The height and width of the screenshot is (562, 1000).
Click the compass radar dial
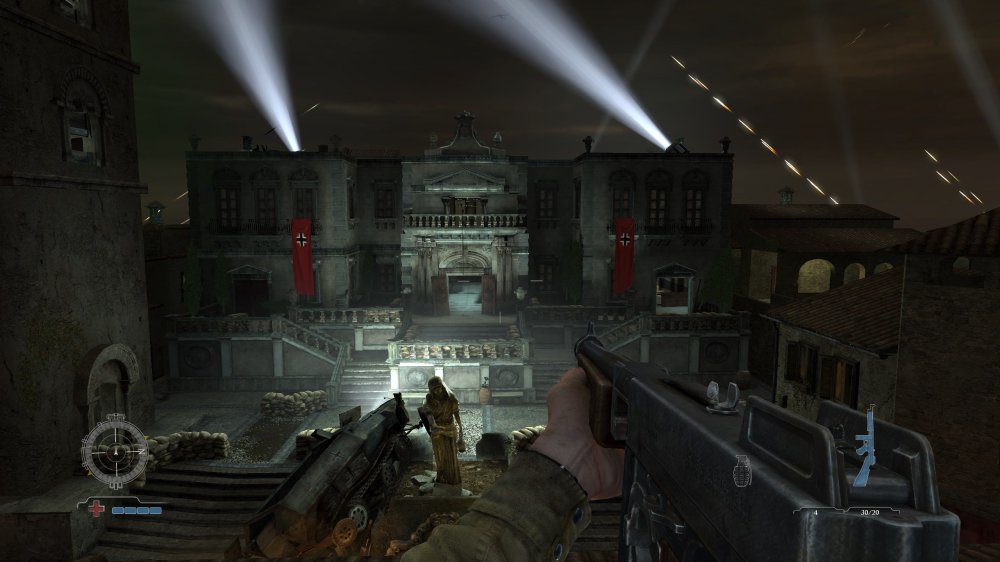116,451
